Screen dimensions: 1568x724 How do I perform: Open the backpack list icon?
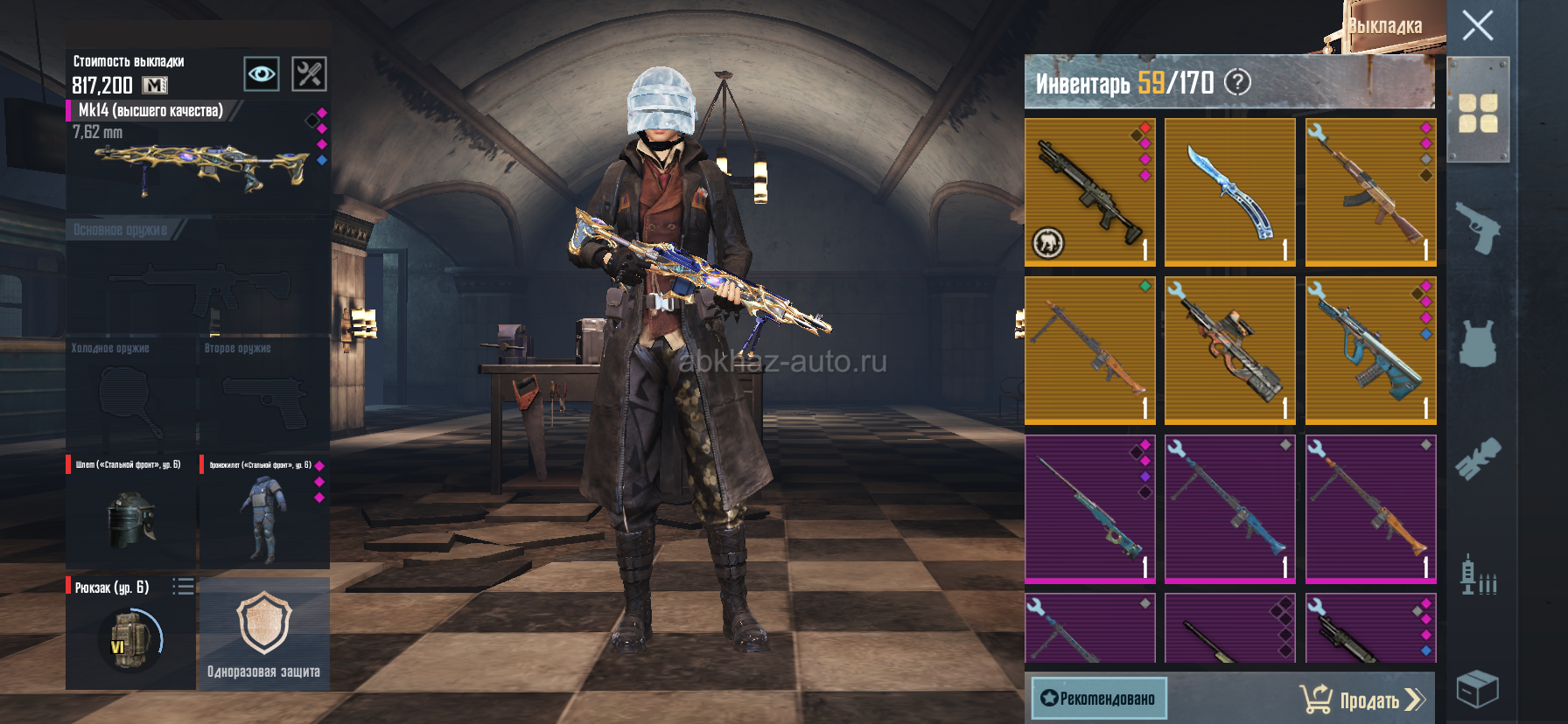point(183,587)
